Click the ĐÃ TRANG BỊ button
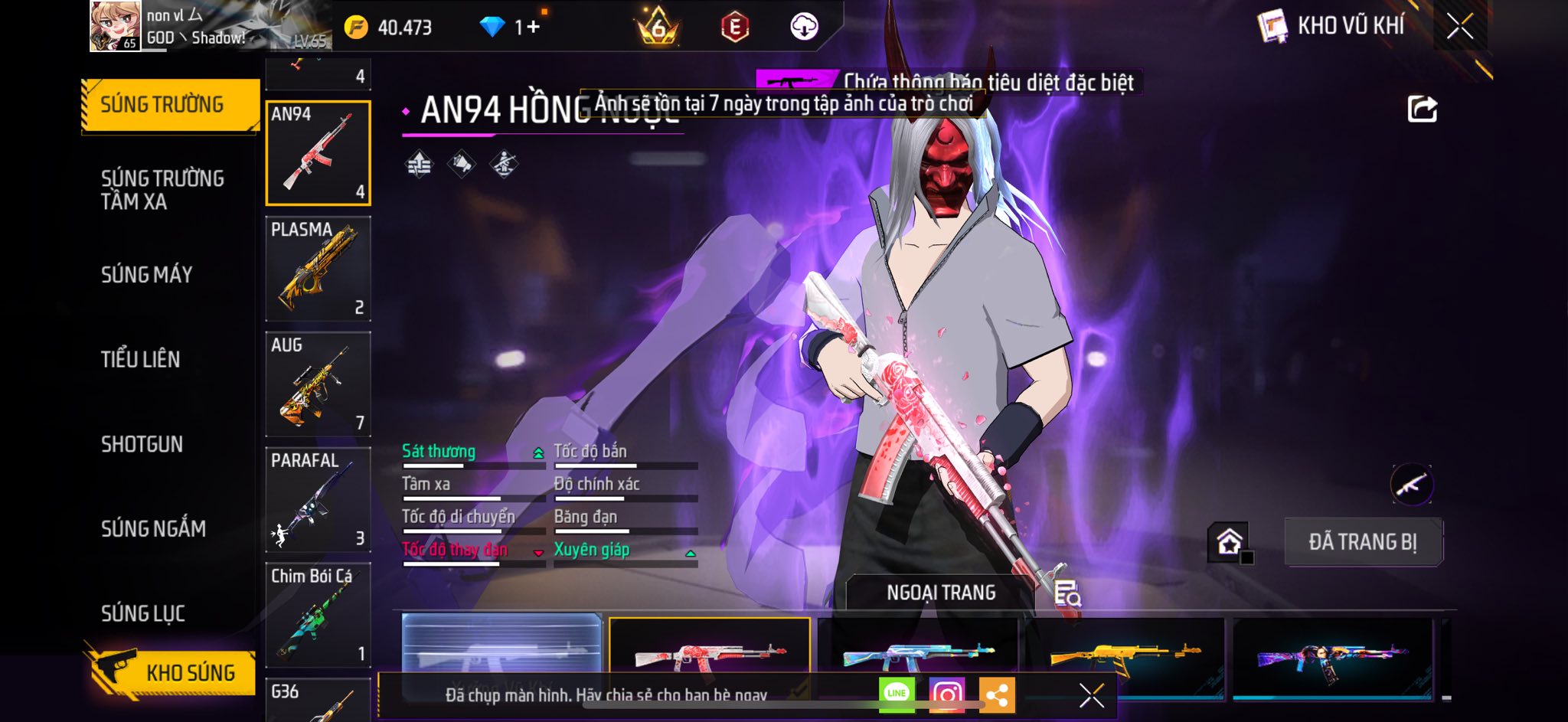This screenshot has height=722, width=1568. [x=1363, y=542]
